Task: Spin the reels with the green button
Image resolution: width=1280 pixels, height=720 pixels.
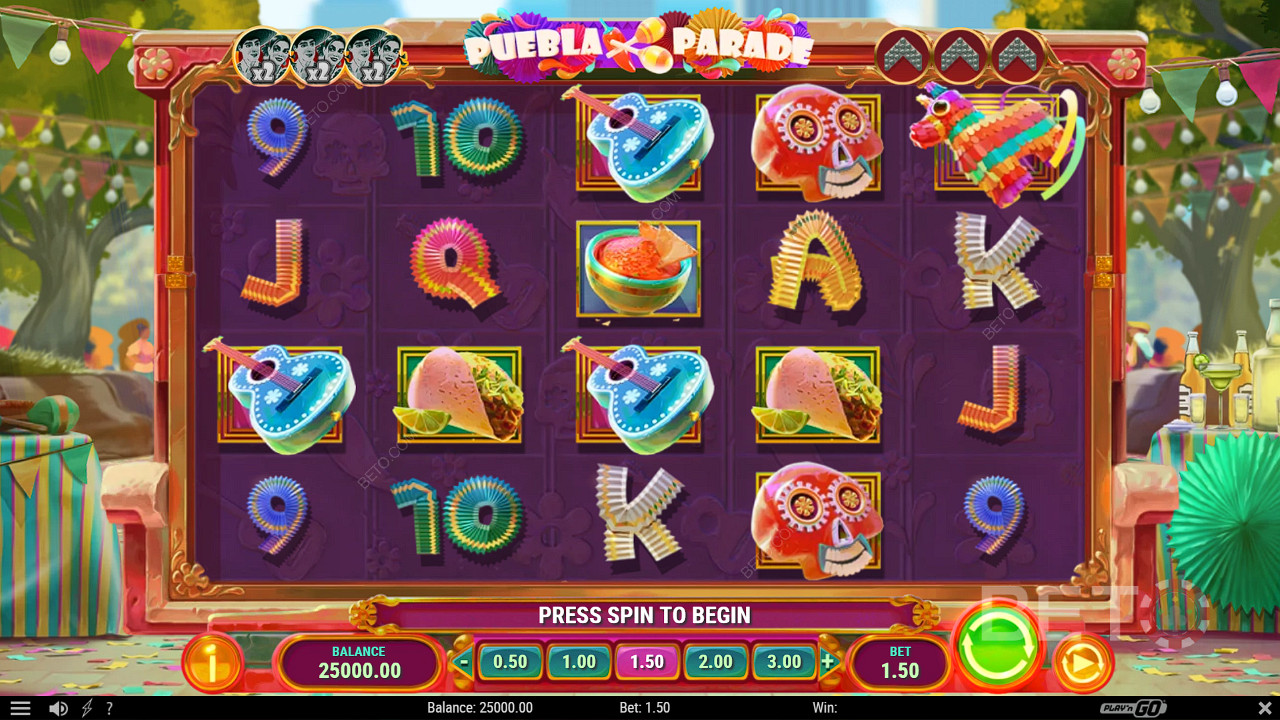Action: pos(1000,645)
